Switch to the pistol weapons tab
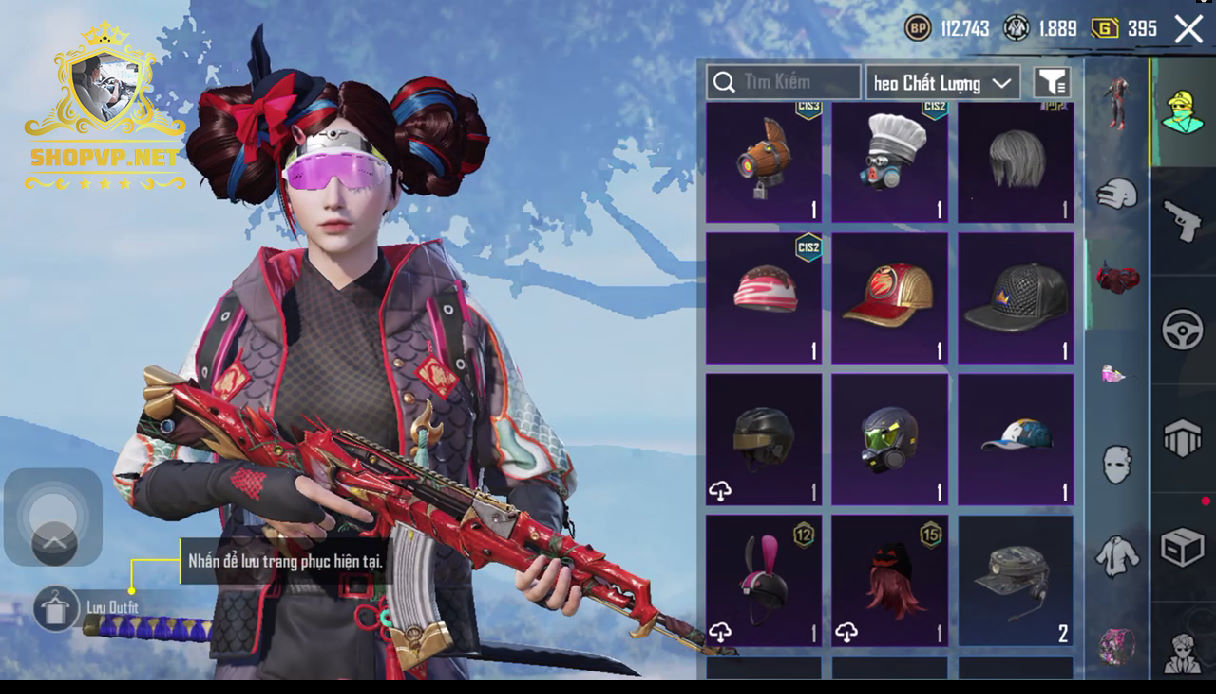Viewport: 1216px width, 694px height. pos(1182,220)
